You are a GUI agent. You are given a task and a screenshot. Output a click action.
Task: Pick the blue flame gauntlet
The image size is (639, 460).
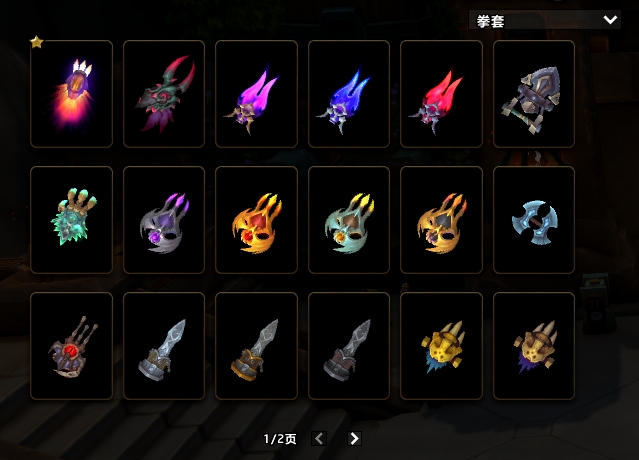tap(349, 94)
